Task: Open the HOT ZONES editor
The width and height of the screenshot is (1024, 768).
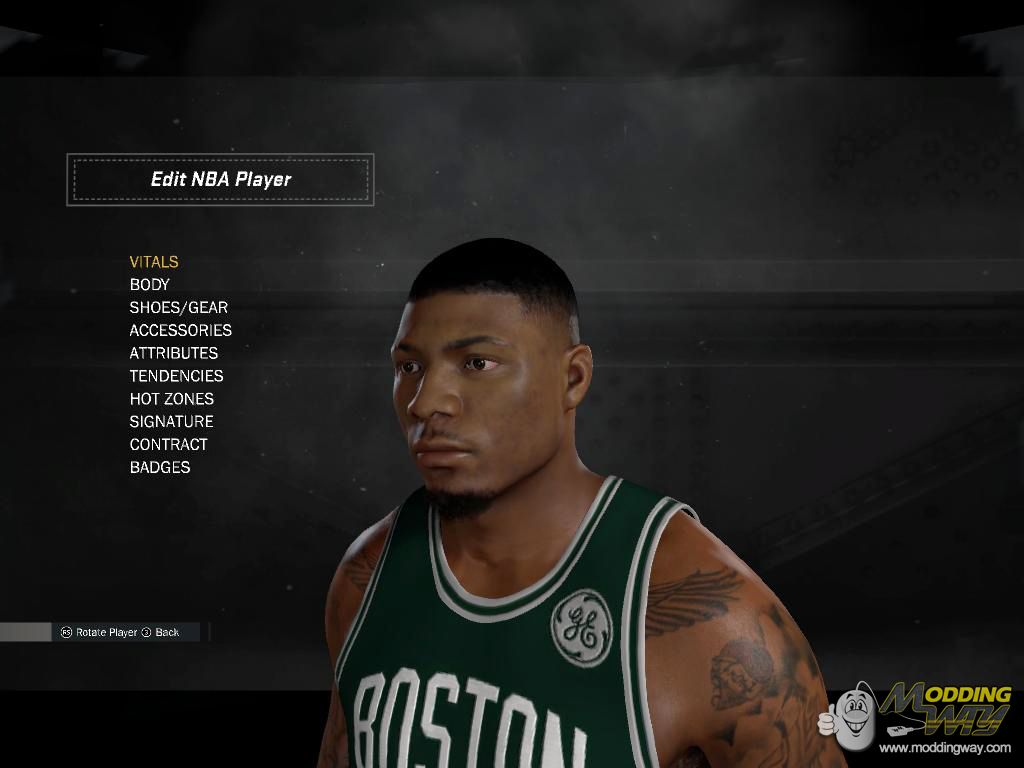Action: coord(171,399)
